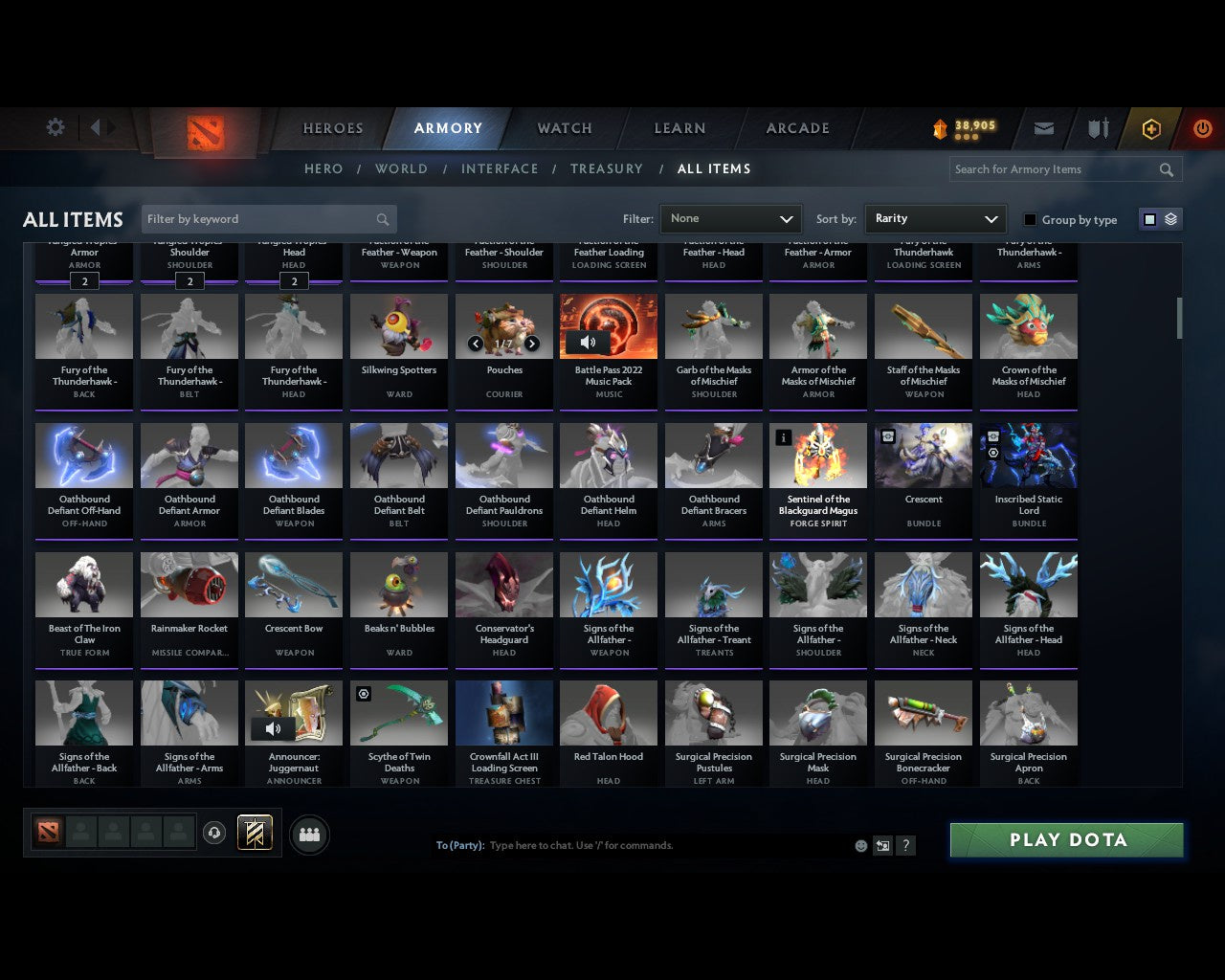Open notifications via the mail envelope icon
Viewport: 1225px width, 980px height.
click(1043, 127)
